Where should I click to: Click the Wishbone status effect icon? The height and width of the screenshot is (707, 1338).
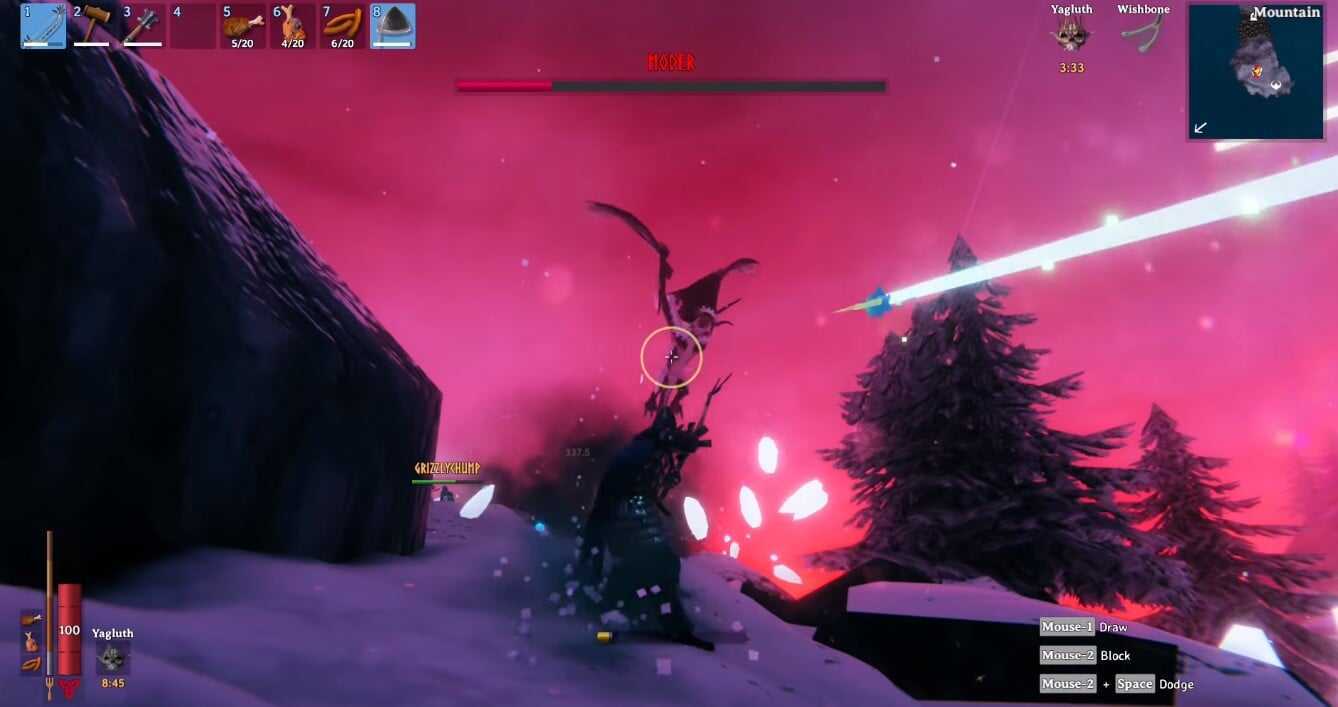1143,35
